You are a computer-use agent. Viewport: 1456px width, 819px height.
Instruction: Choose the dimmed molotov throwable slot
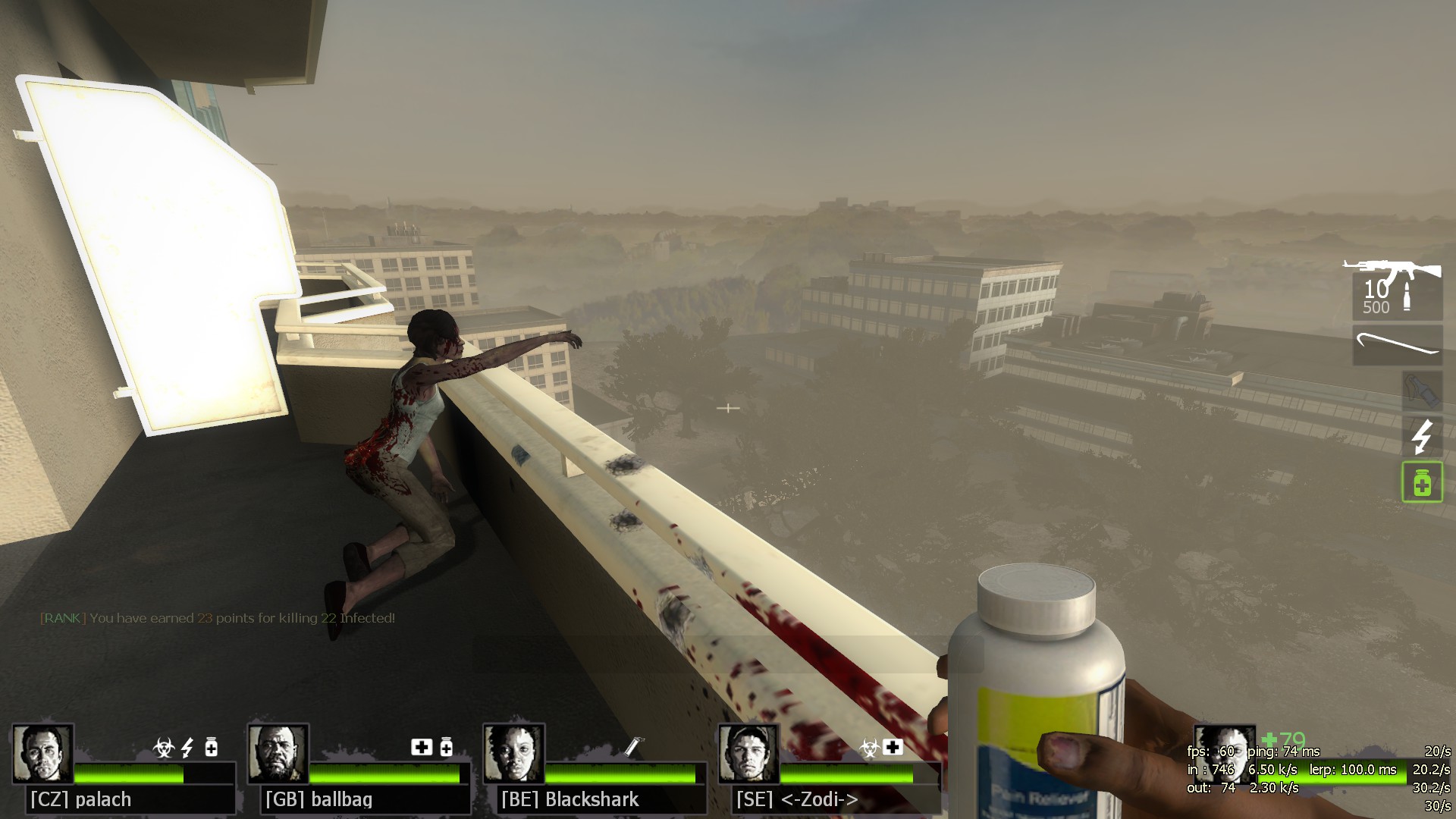pos(1421,390)
